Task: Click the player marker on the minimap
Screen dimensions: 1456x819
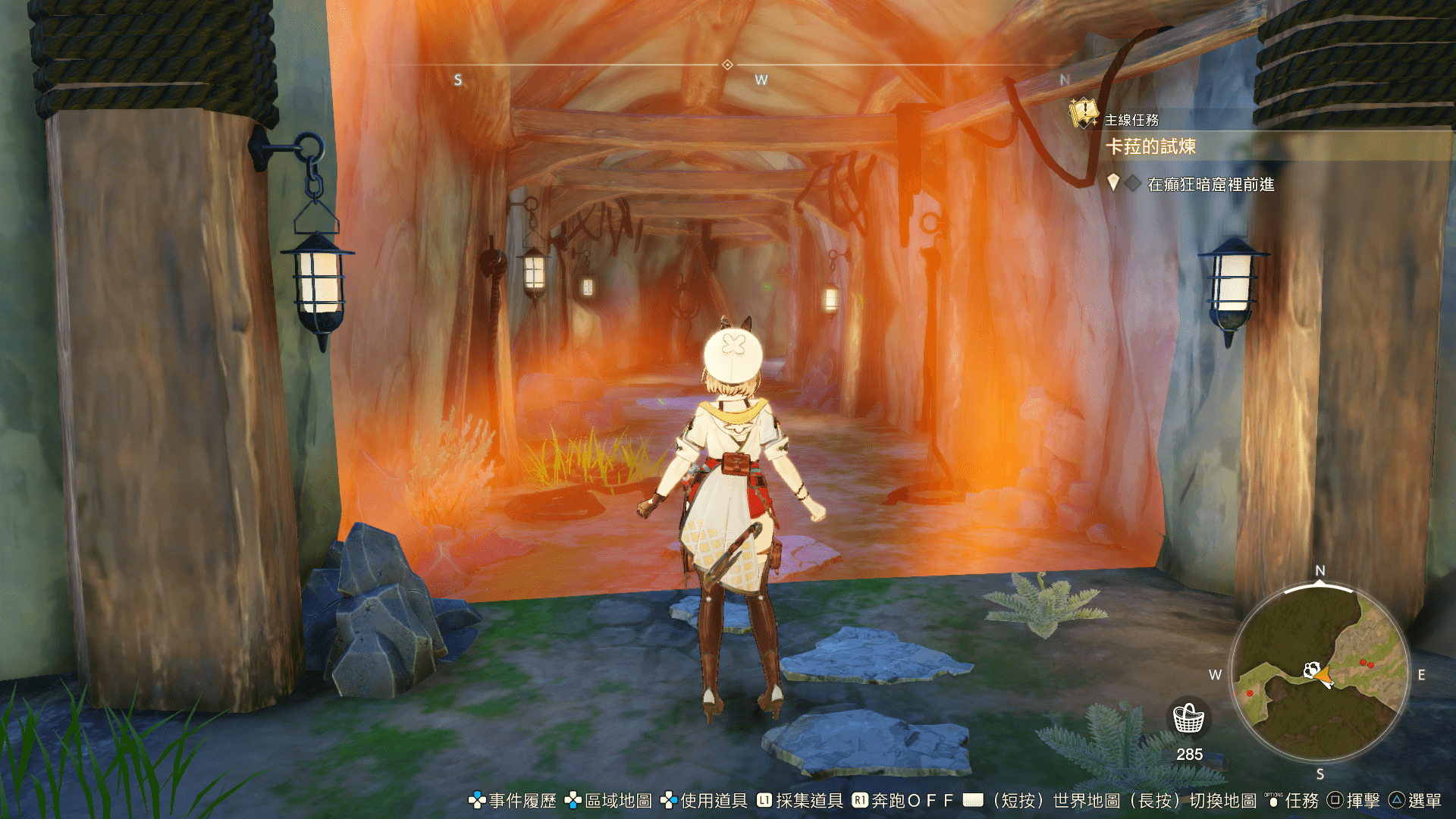Action: pos(1322,673)
